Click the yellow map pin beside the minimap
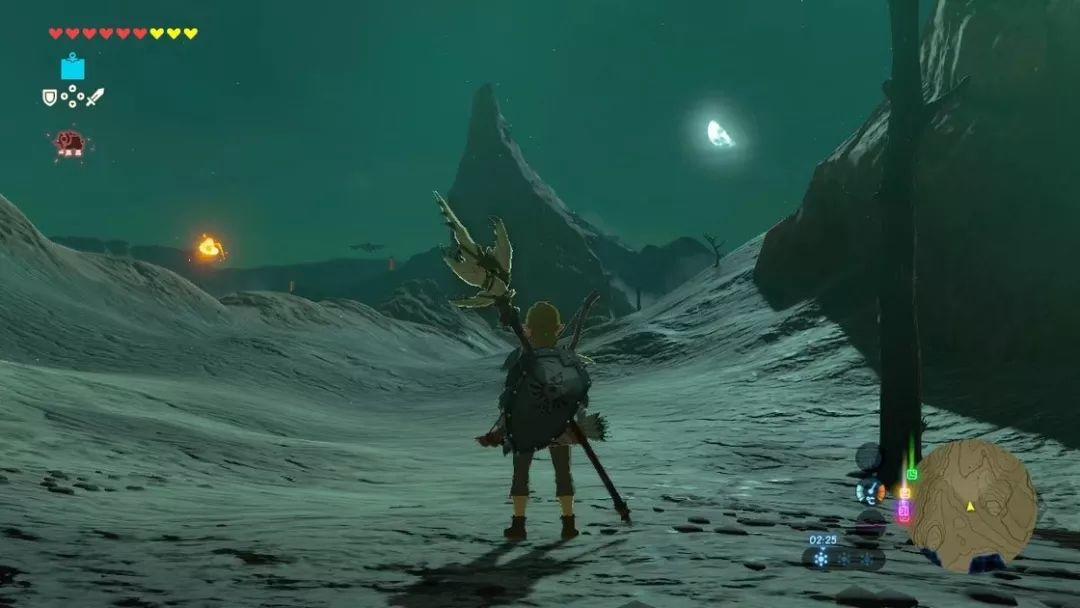 [905, 492]
